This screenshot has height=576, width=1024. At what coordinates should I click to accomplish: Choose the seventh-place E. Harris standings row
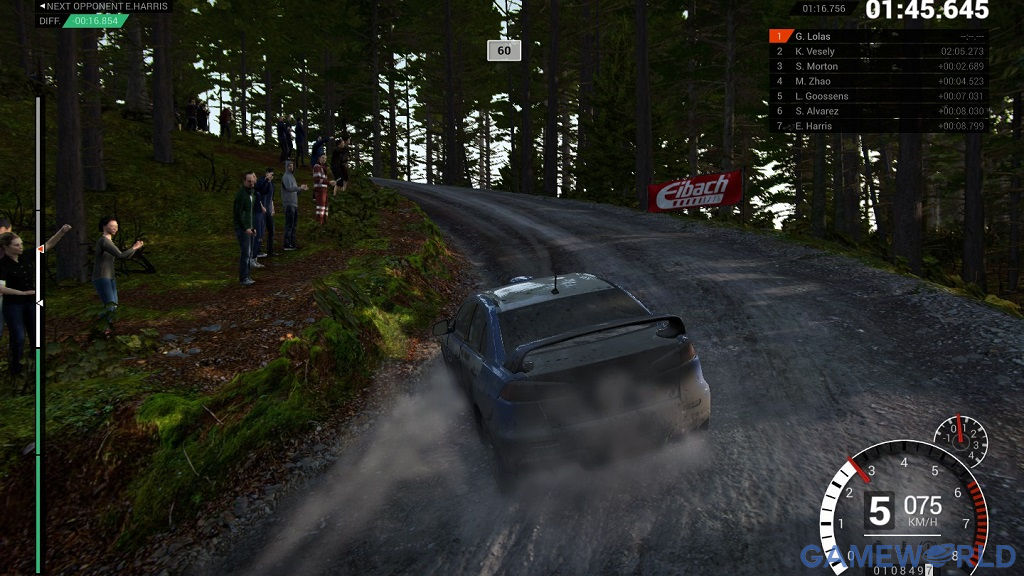[878, 126]
